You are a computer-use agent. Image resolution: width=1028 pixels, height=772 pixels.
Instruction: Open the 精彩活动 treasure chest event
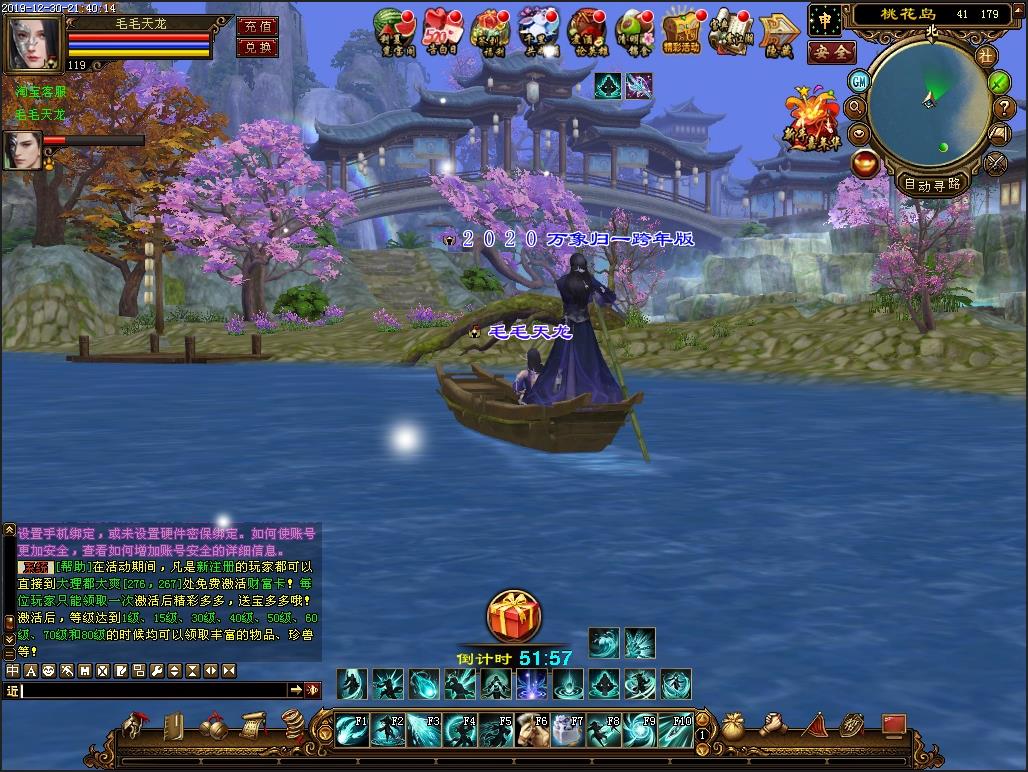[x=682, y=31]
